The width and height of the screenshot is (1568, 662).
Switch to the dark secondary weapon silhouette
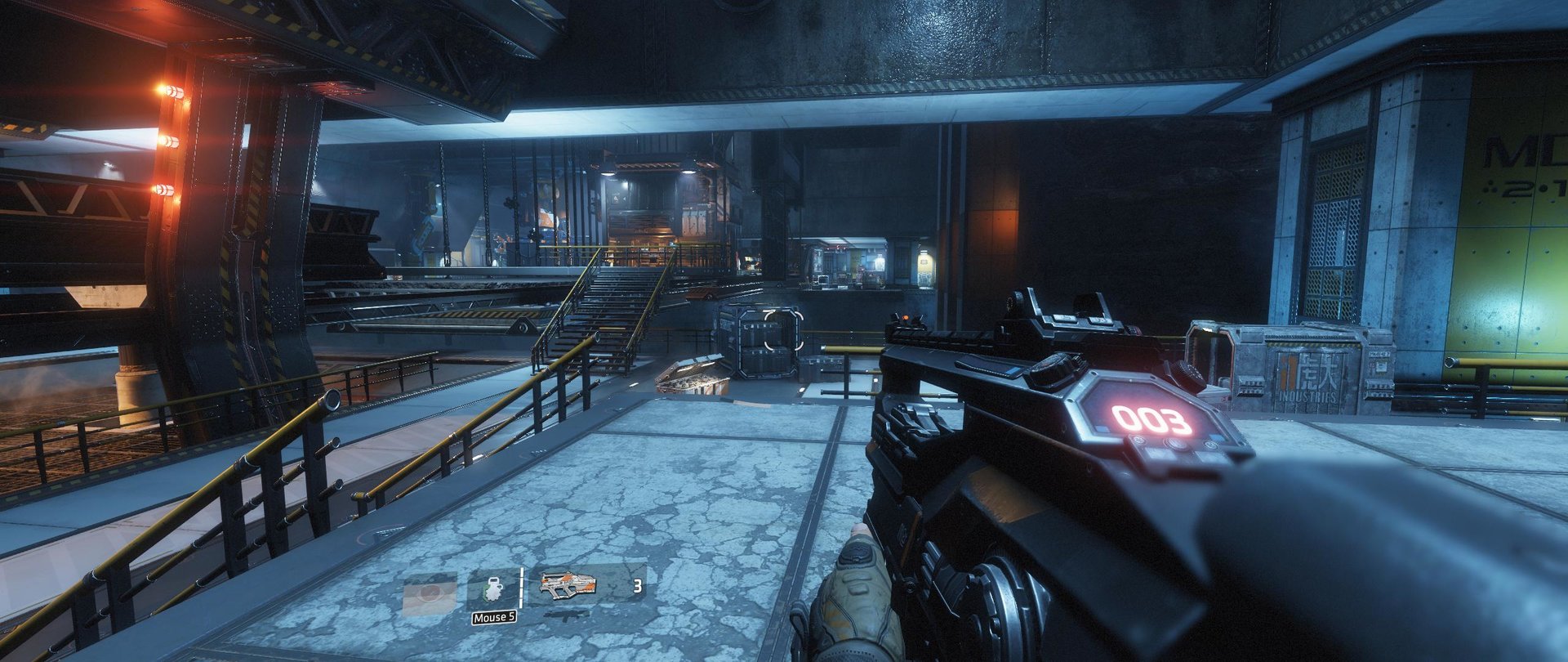click(567, 612)
